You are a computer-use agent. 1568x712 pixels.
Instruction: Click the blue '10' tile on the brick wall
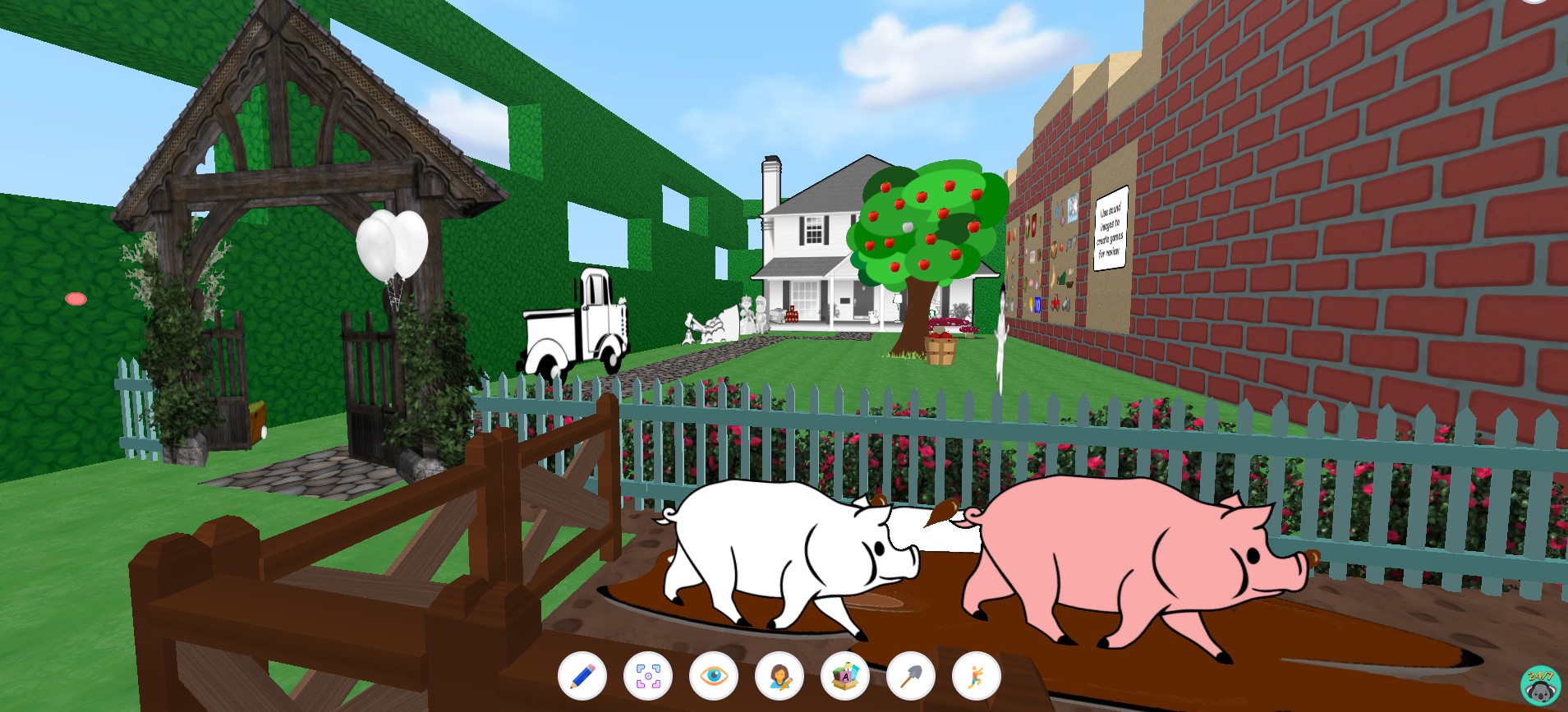click(x=1037, y=306)
